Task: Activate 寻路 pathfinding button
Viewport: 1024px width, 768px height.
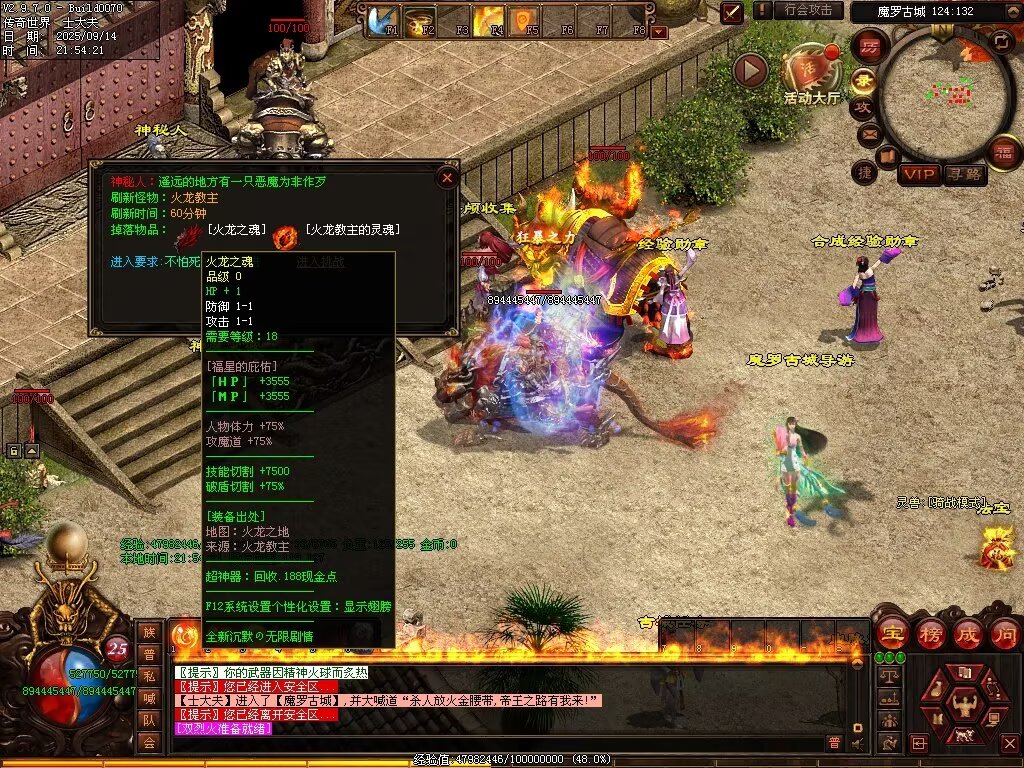Action: (x=964, y=175)
